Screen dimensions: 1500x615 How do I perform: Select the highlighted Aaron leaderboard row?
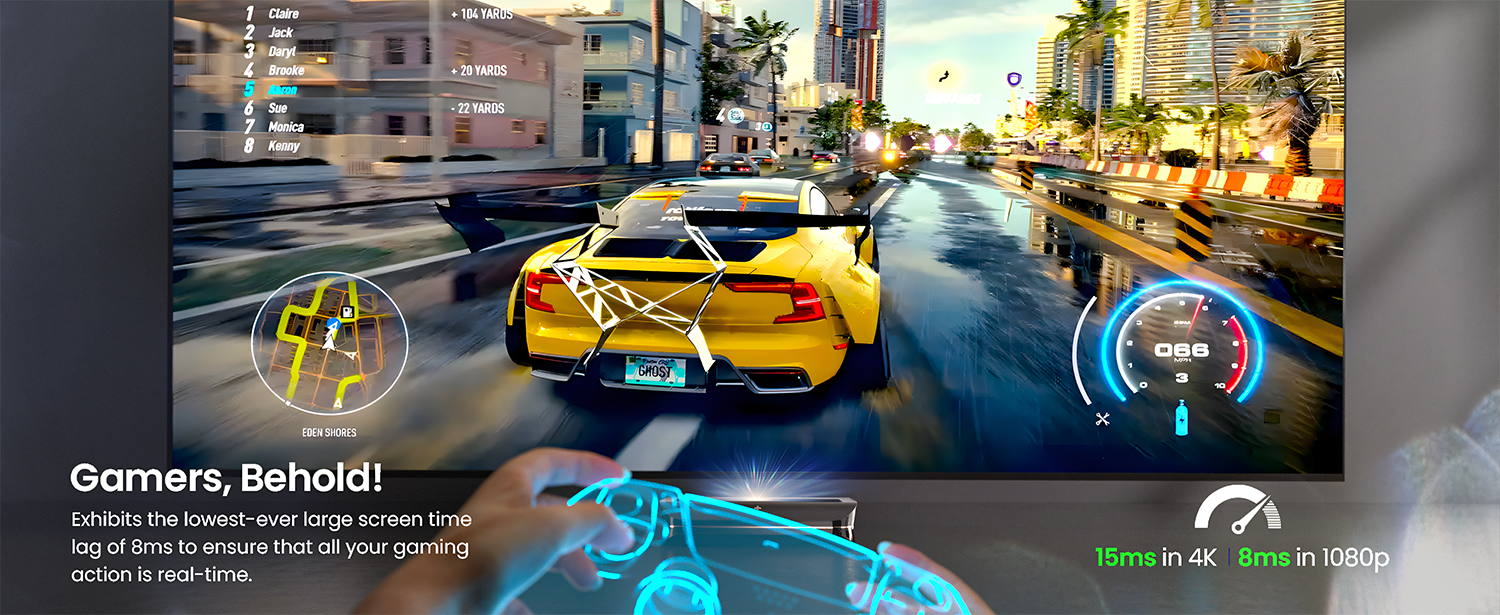(x=283, y=90)
